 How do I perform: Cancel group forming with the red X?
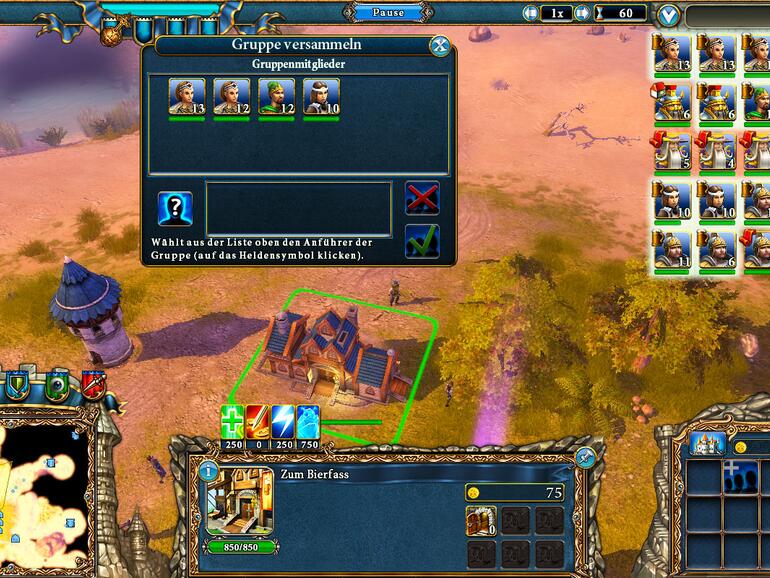click(422, 198)
